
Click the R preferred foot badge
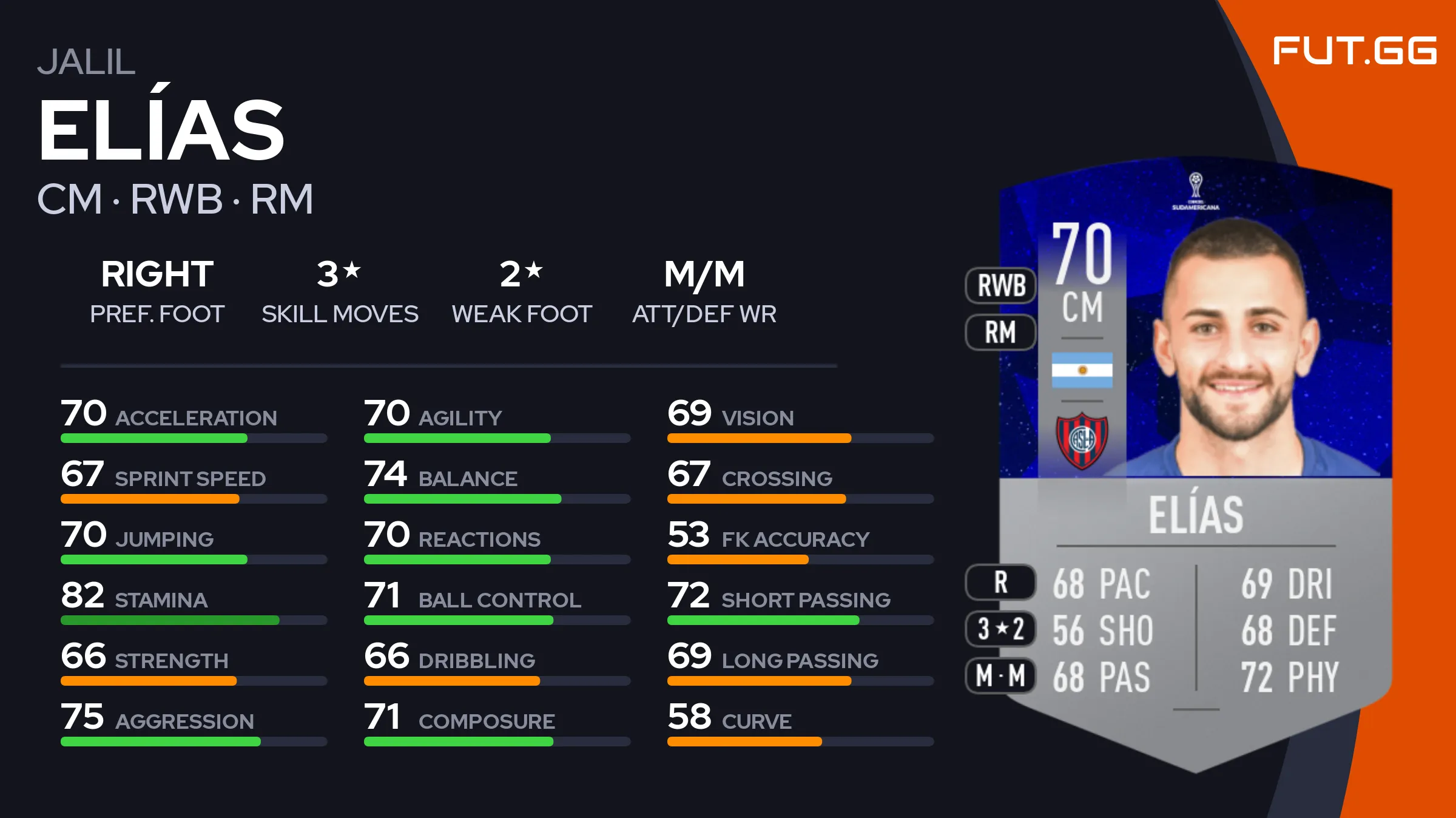click(x=1000, y=583)
